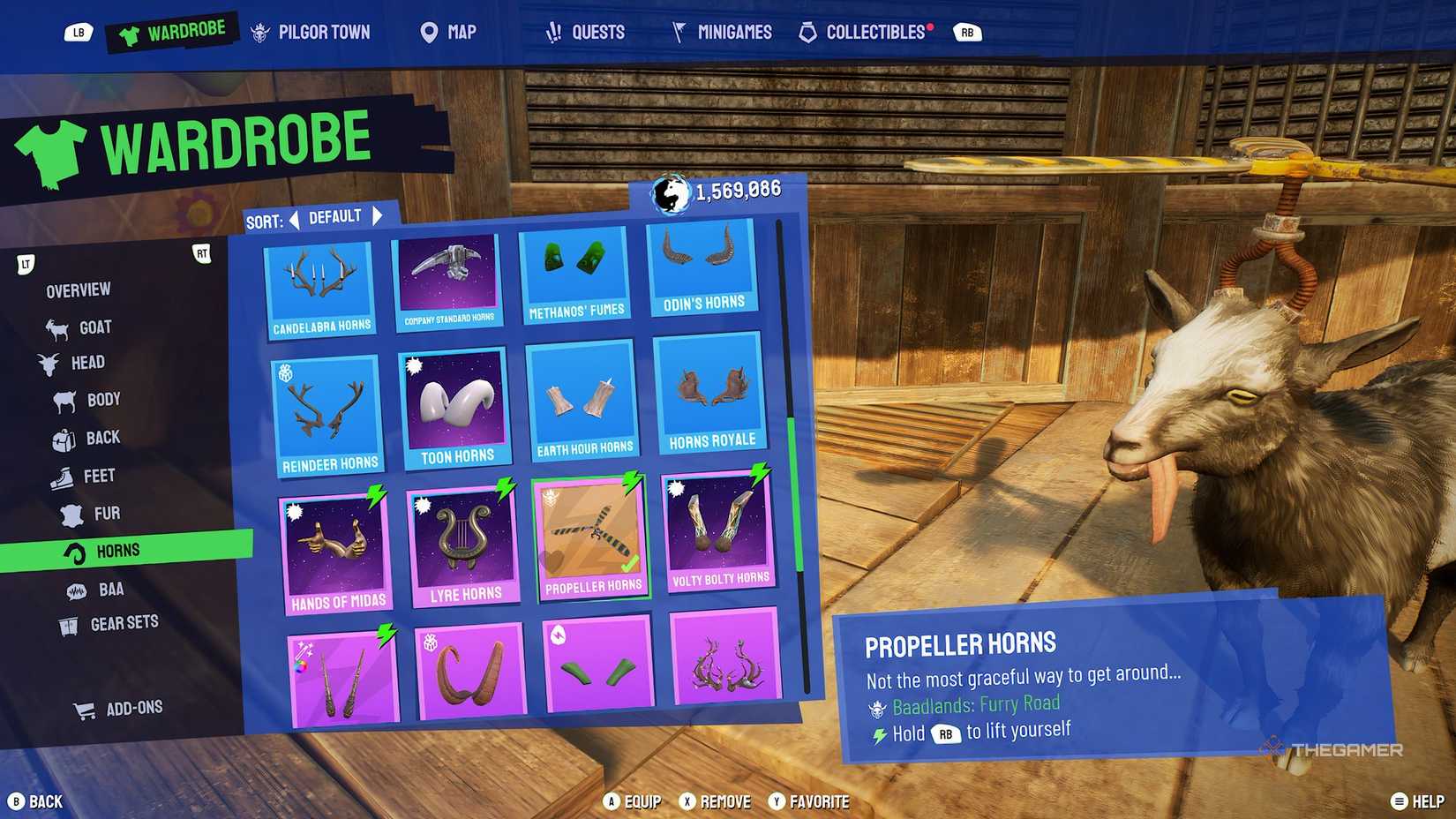Click the Map pin icon in top bar
The image size is (1456, 819).
tap(429, 33)
